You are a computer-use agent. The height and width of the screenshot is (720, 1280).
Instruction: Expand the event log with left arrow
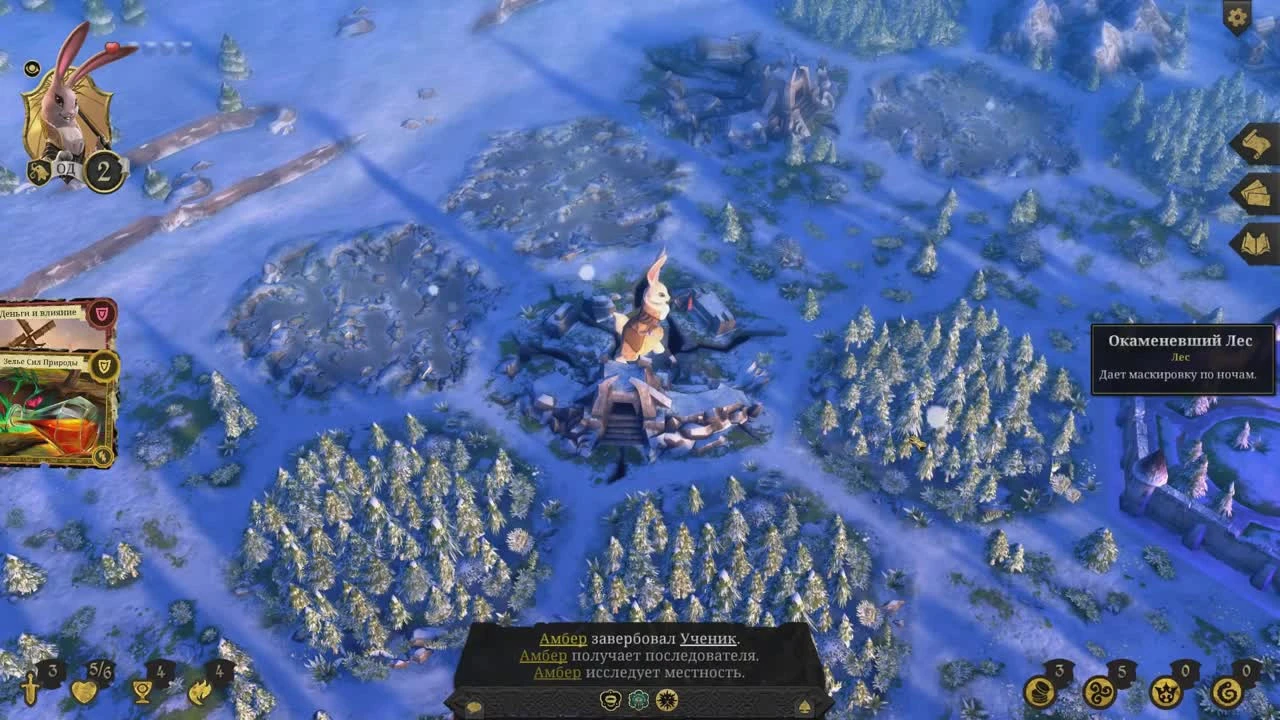(474, 704)
